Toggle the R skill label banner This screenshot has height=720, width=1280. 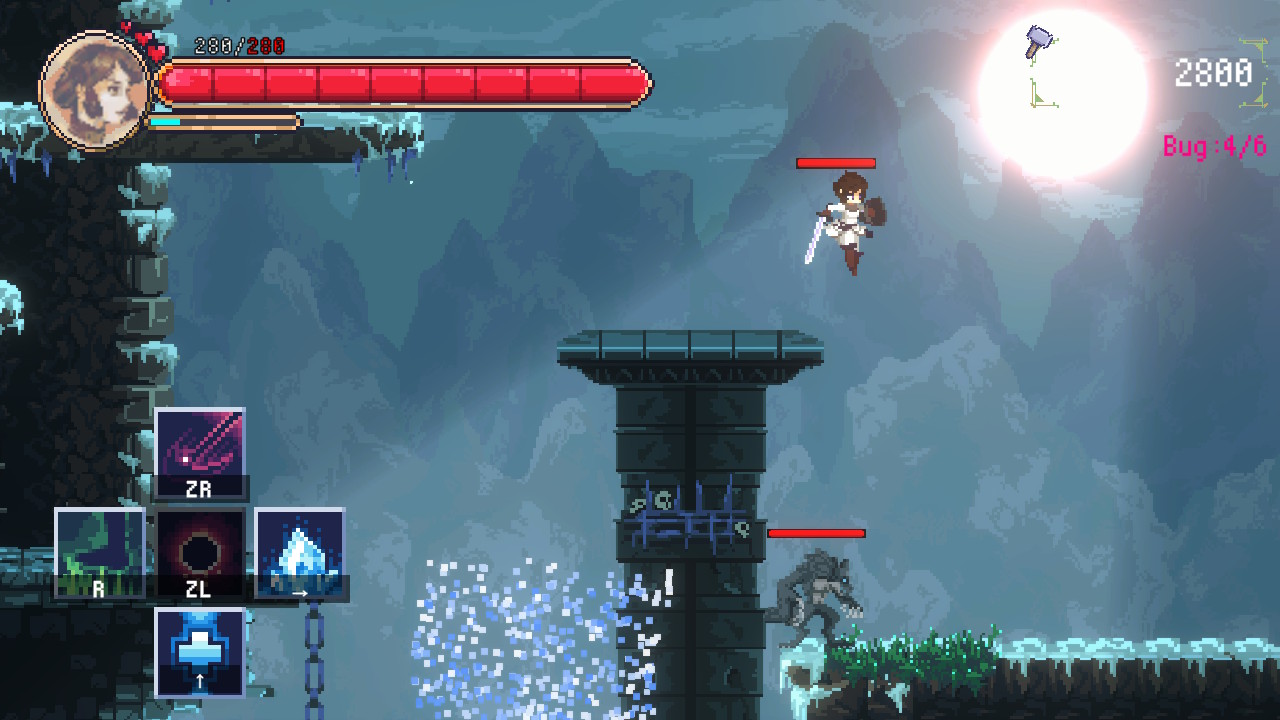tap(97, 590)
